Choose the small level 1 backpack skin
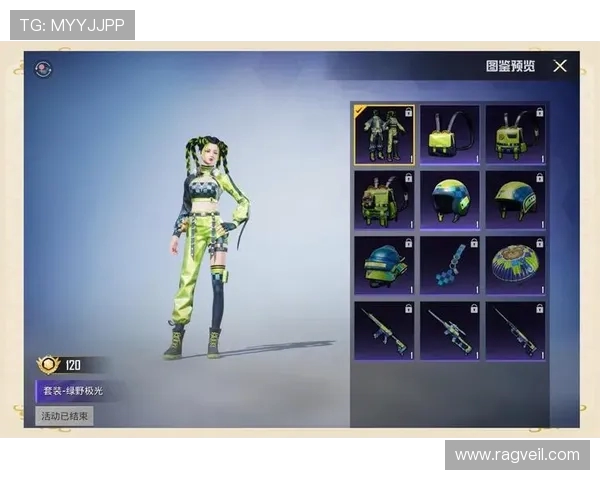This screenshot has height=480, width=600. [450, 134]
